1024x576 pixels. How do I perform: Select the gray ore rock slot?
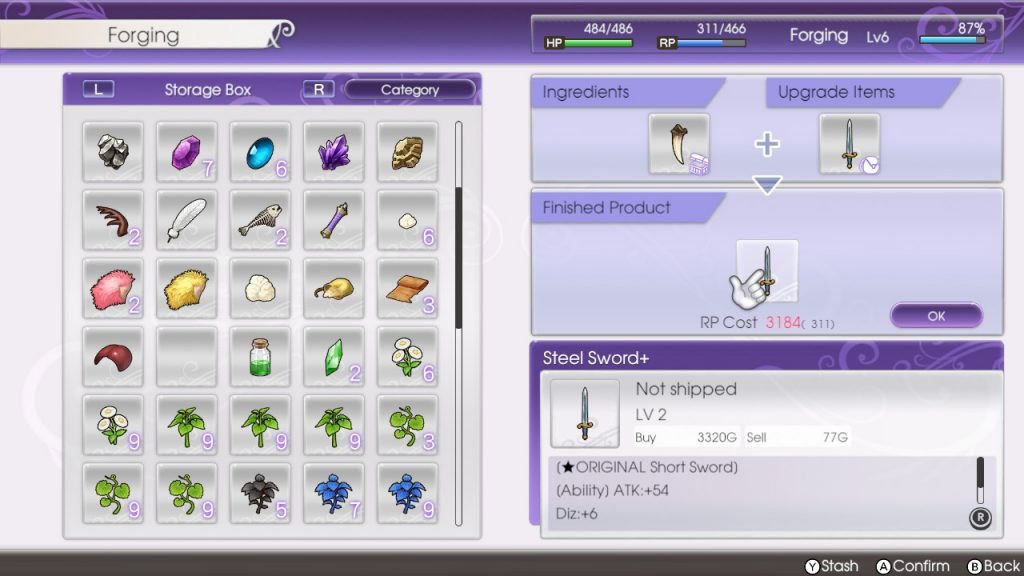(x=112, y=152)
